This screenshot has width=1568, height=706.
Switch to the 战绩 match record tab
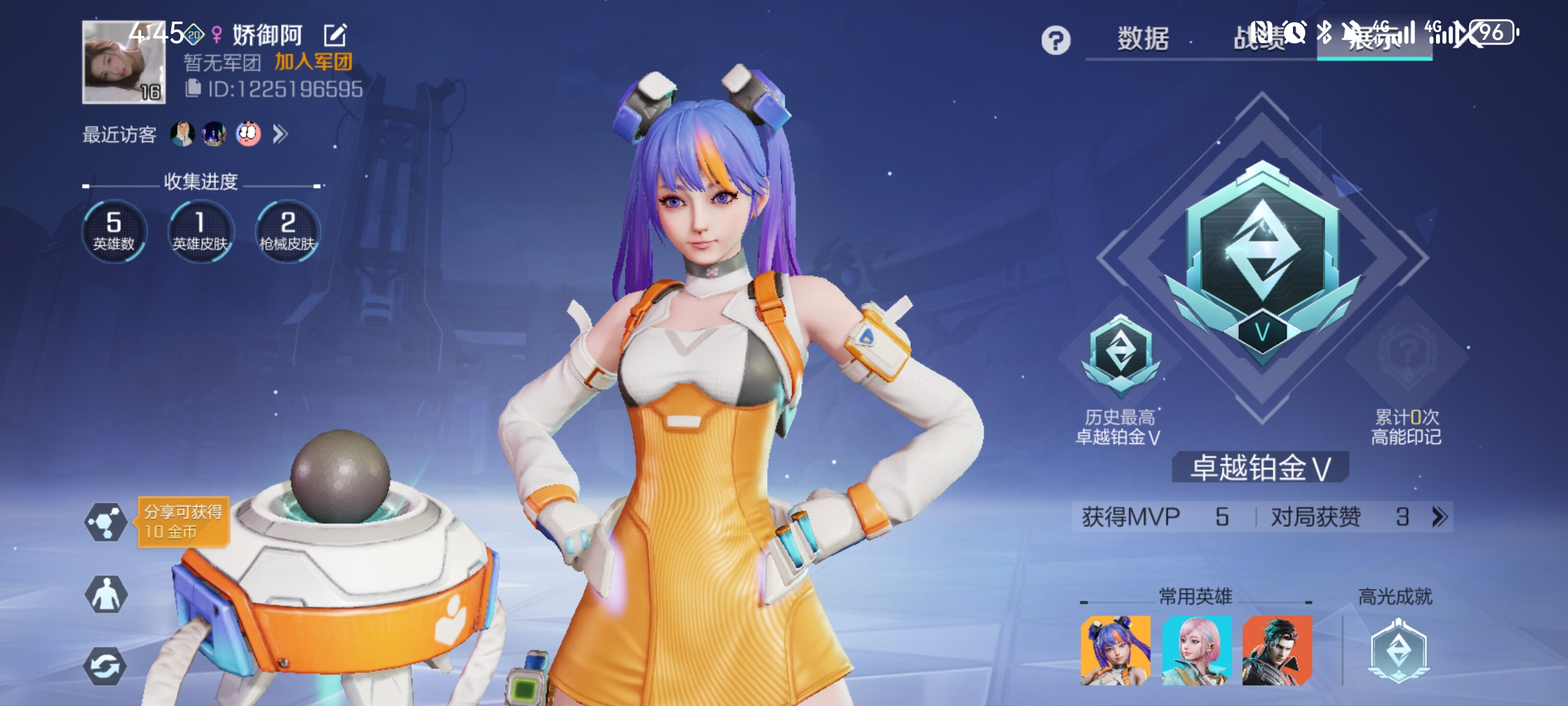1259,39
